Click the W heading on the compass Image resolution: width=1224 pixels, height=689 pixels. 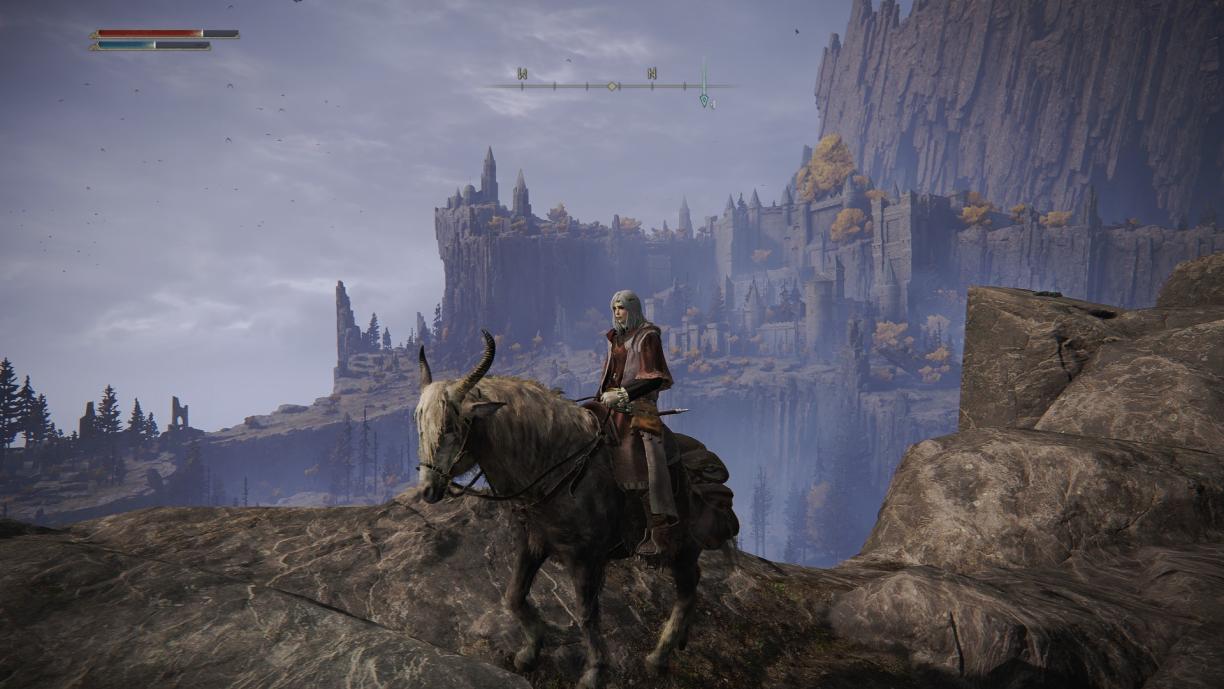click(522, 73)
